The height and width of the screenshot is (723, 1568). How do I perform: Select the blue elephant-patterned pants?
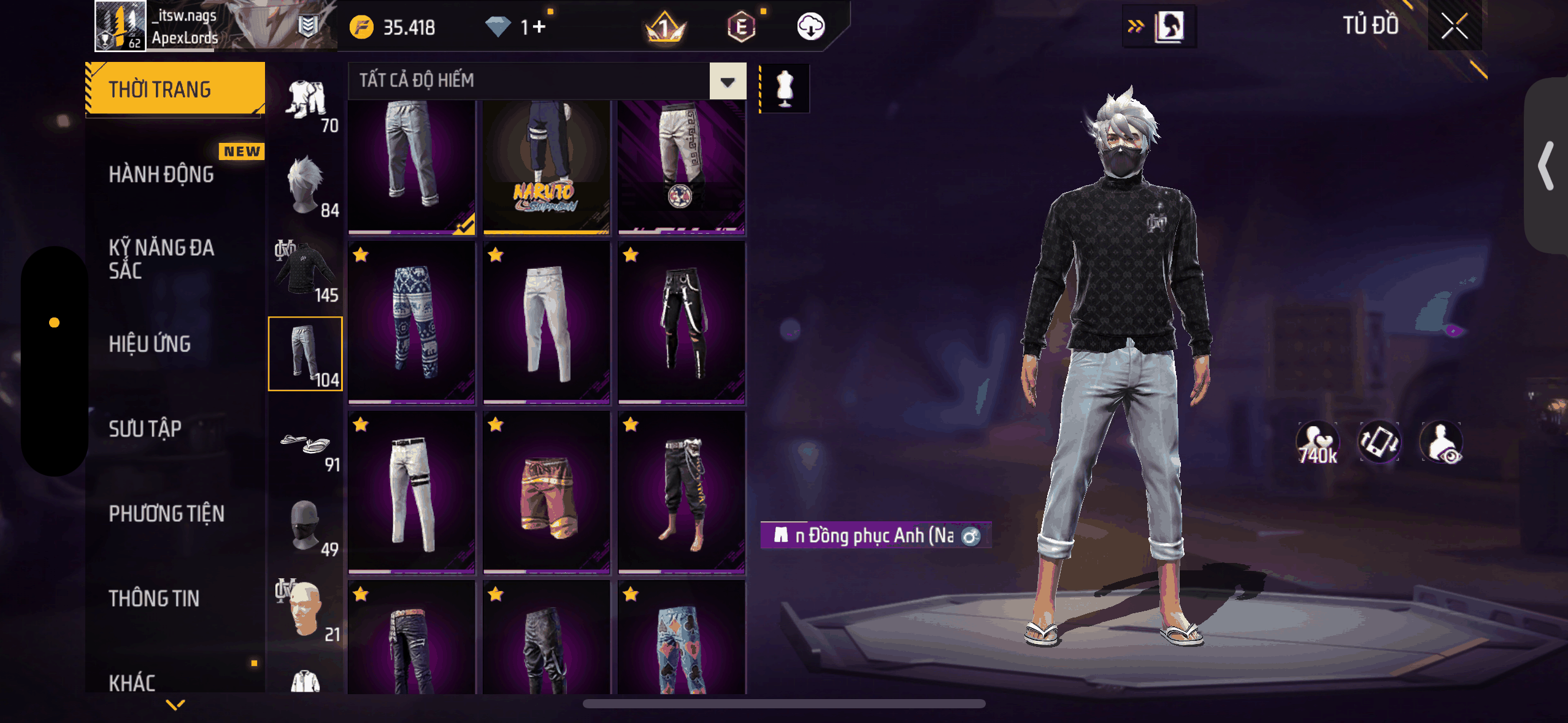click(x=412, y=323)
